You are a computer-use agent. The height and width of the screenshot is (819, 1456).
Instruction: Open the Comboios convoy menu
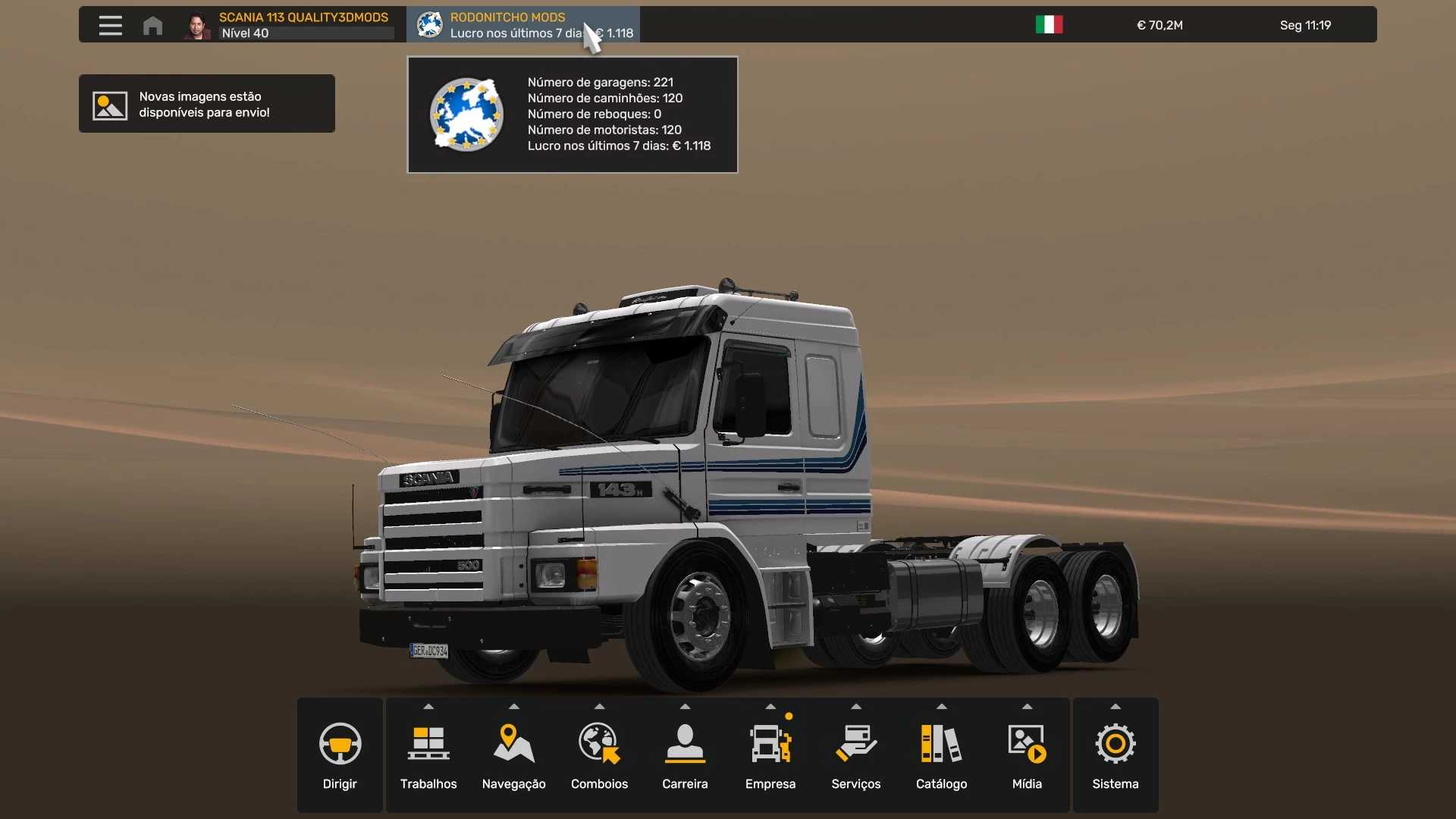(599, 755)
